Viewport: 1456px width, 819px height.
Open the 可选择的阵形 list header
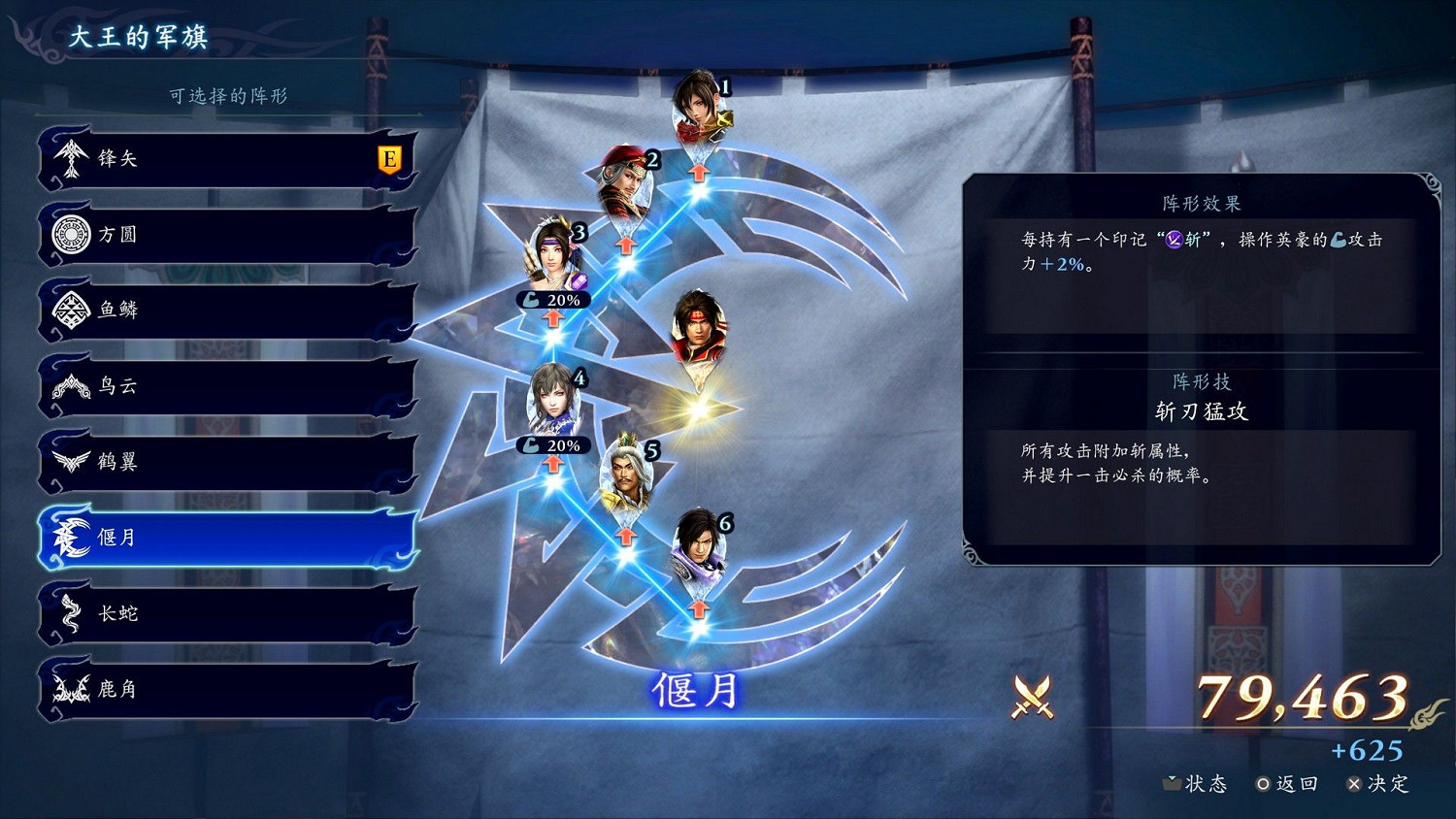tap(230, 94)
